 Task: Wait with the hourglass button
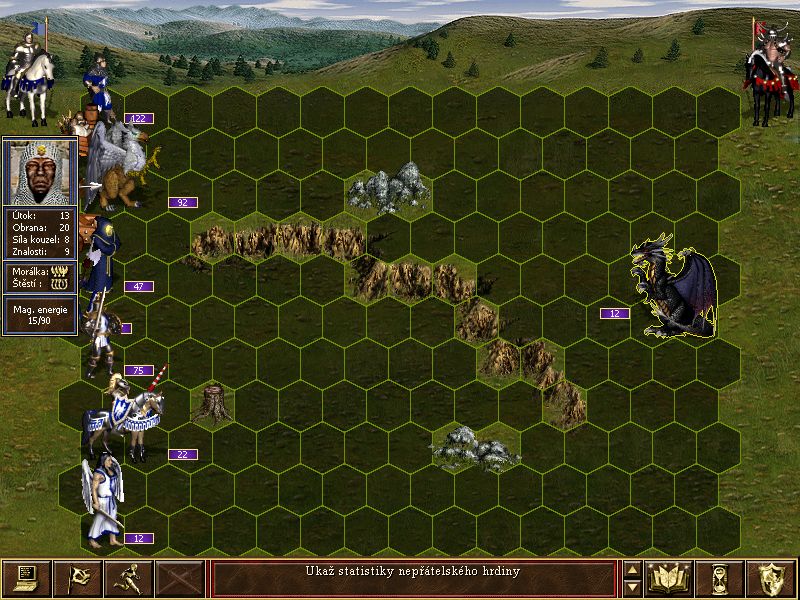(x=720, y=578)
